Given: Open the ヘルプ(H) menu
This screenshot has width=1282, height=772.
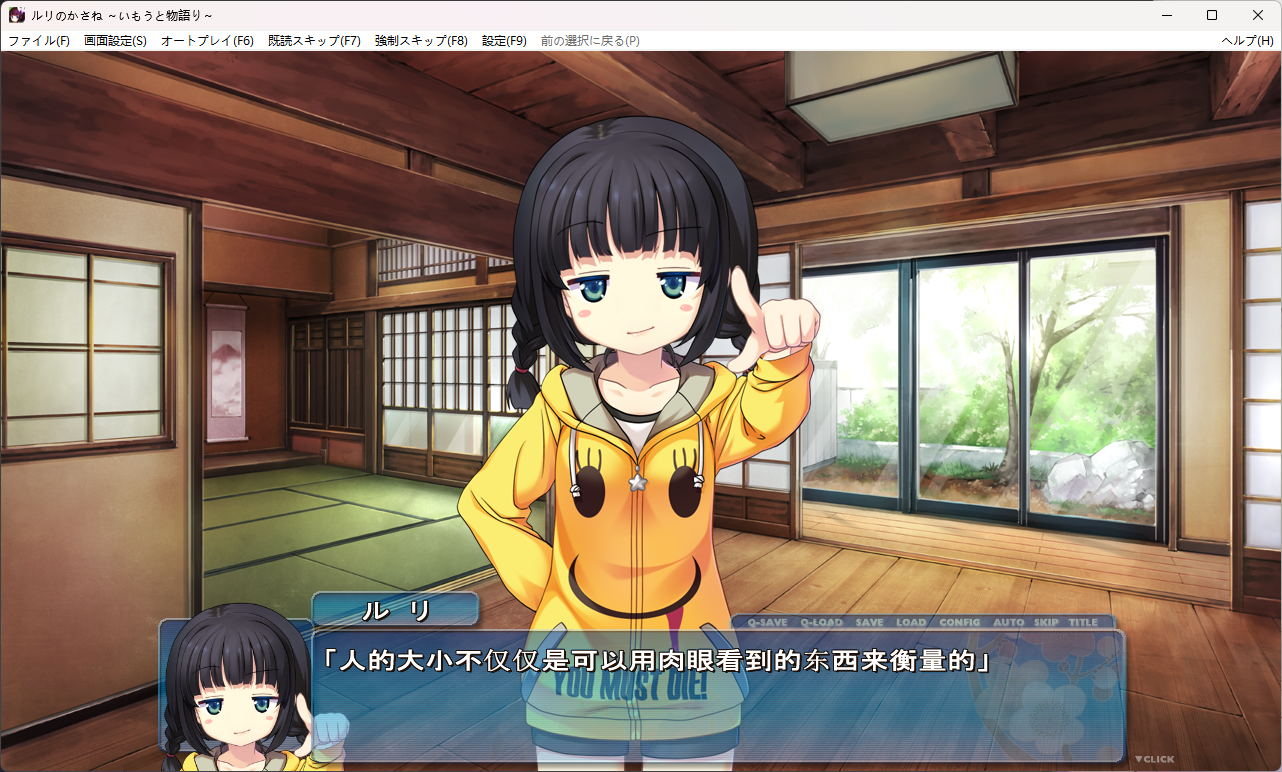Looking at the screenshot, I should pyautogui.click(x=1247, y=41).
